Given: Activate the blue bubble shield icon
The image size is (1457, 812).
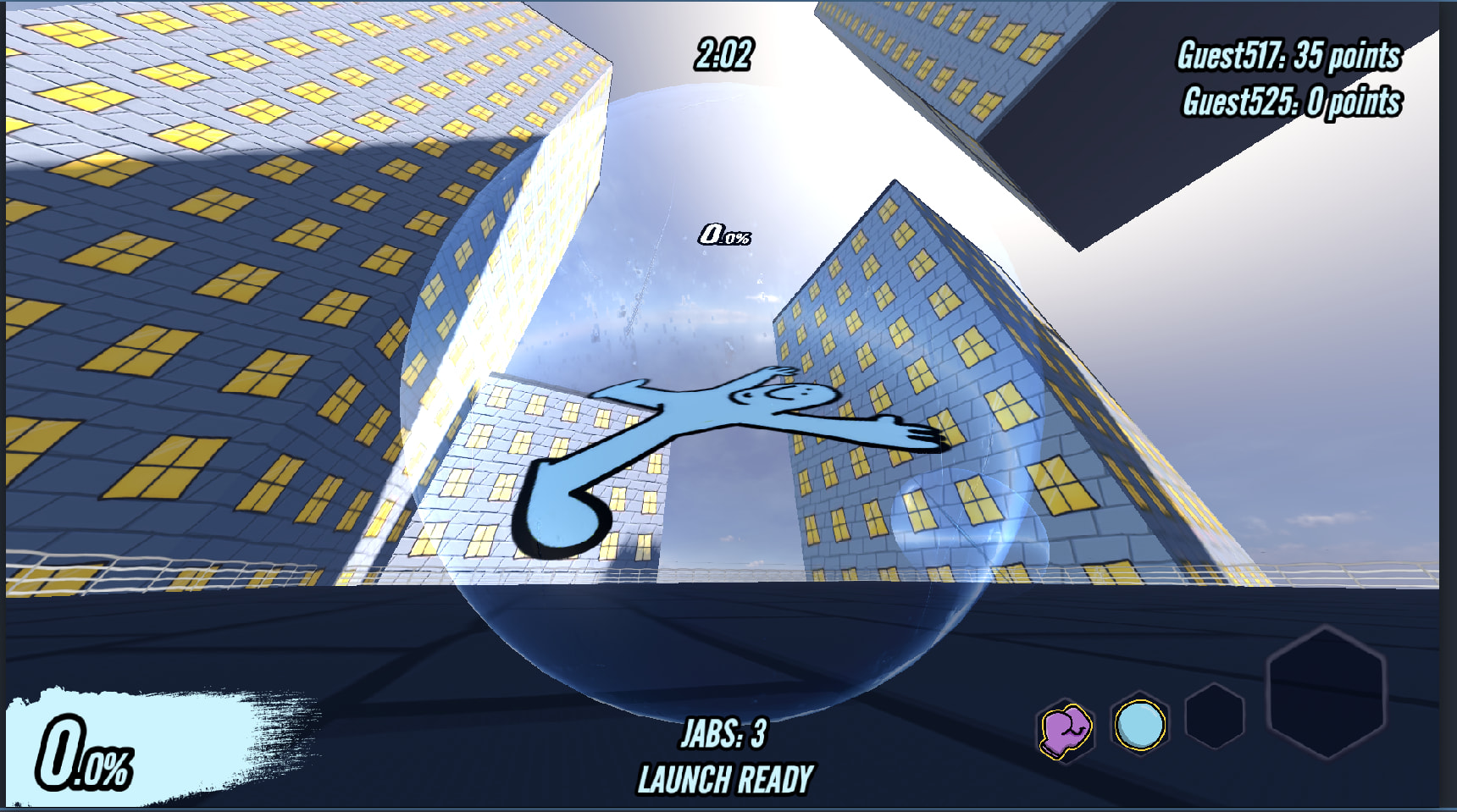Looking at the screenshot, I should [x=1140, y=726].
